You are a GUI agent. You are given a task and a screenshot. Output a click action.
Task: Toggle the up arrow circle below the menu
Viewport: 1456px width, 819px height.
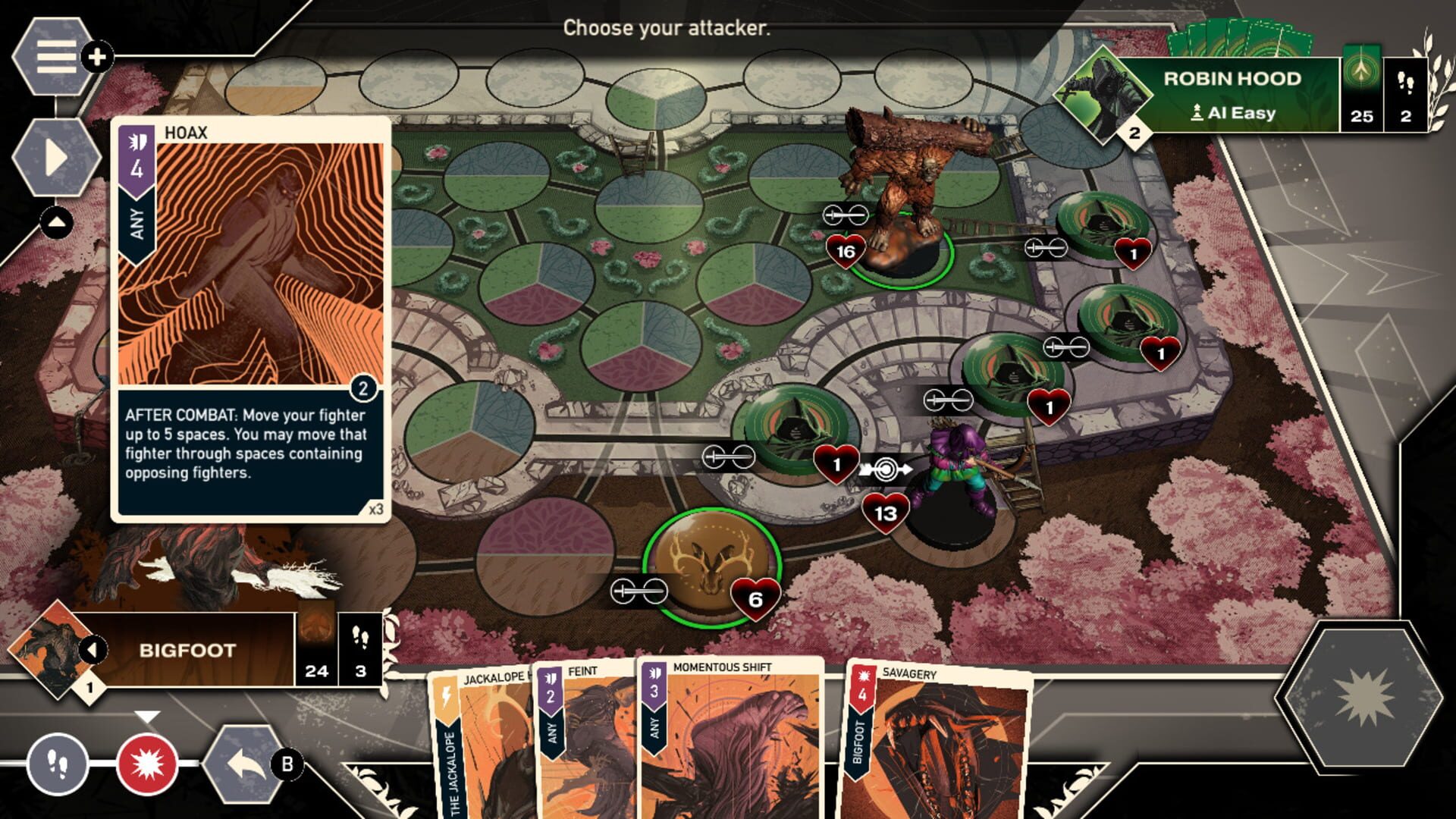56,224
